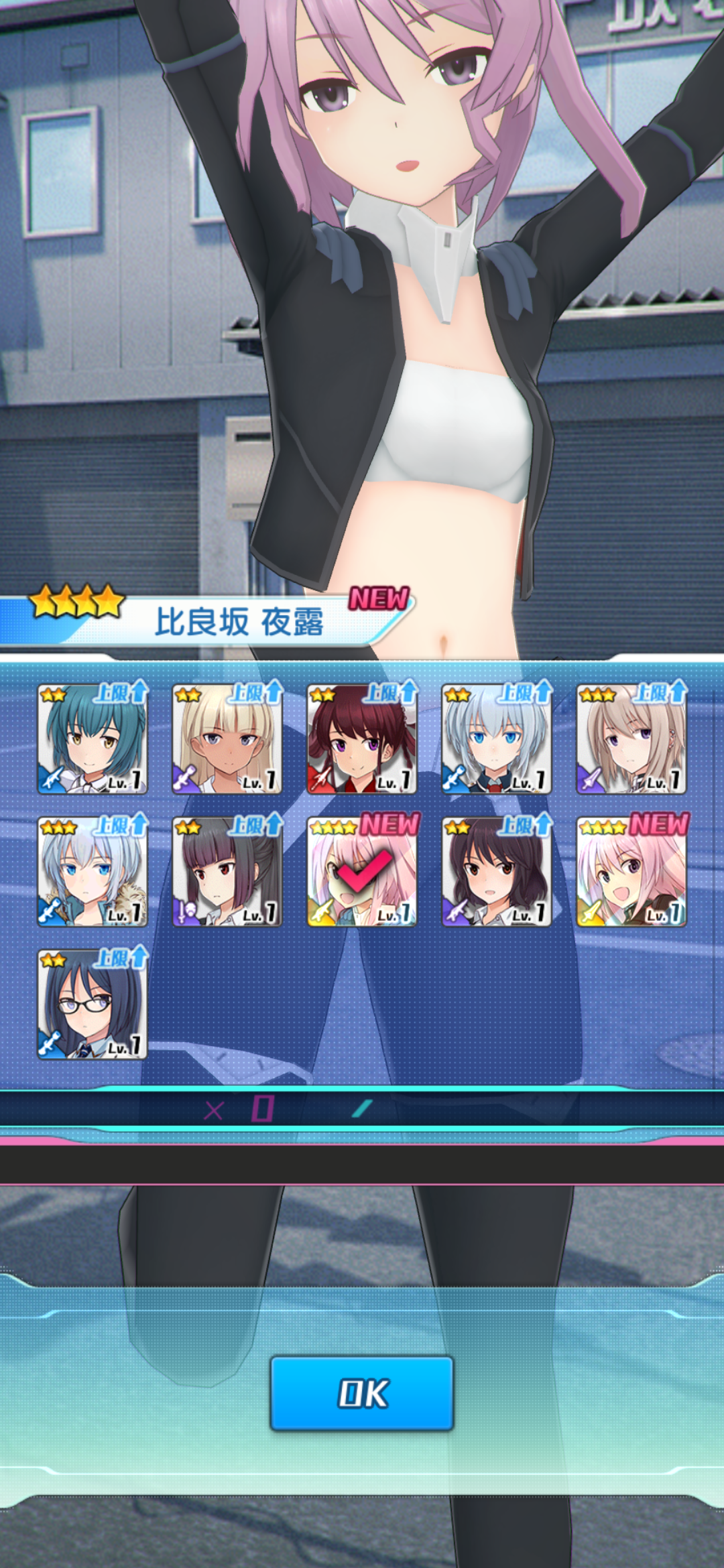The image size is (724, 1568).
Task: Select the unchecked pink-haired four-star NEW portrait
Action: [x=631, y=872]
